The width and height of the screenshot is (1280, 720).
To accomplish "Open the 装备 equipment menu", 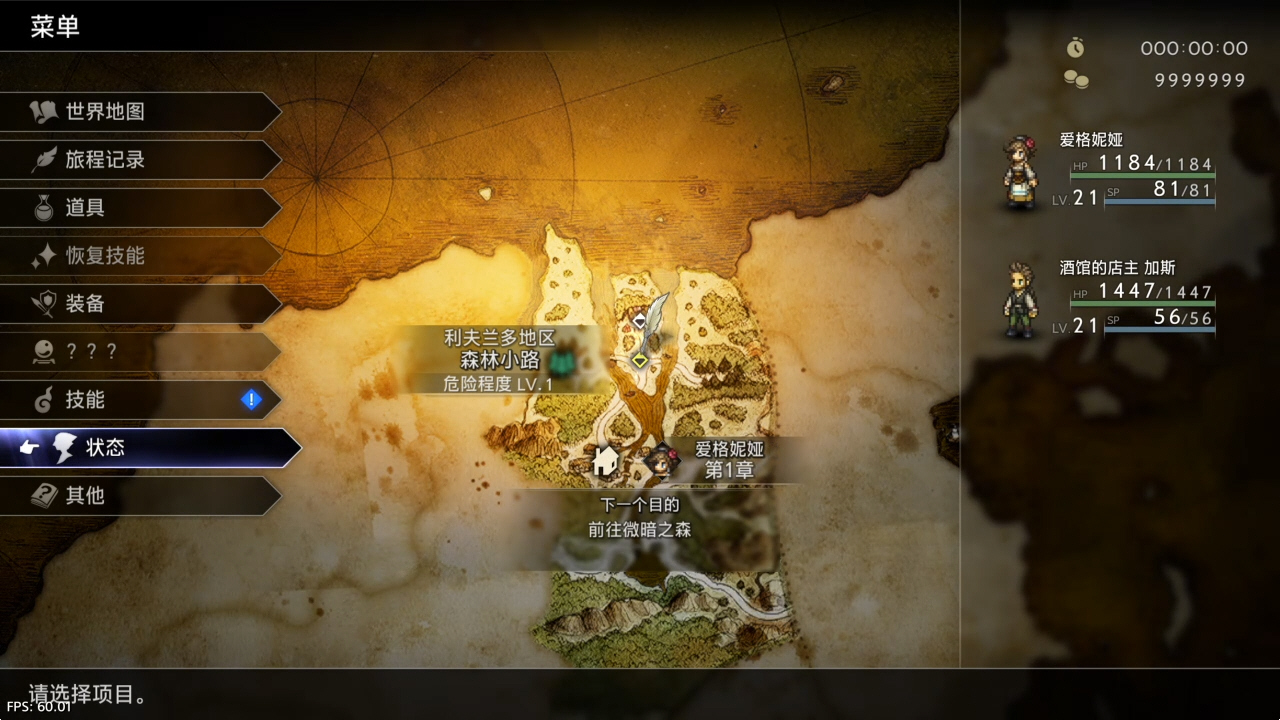I will point(140,304).
